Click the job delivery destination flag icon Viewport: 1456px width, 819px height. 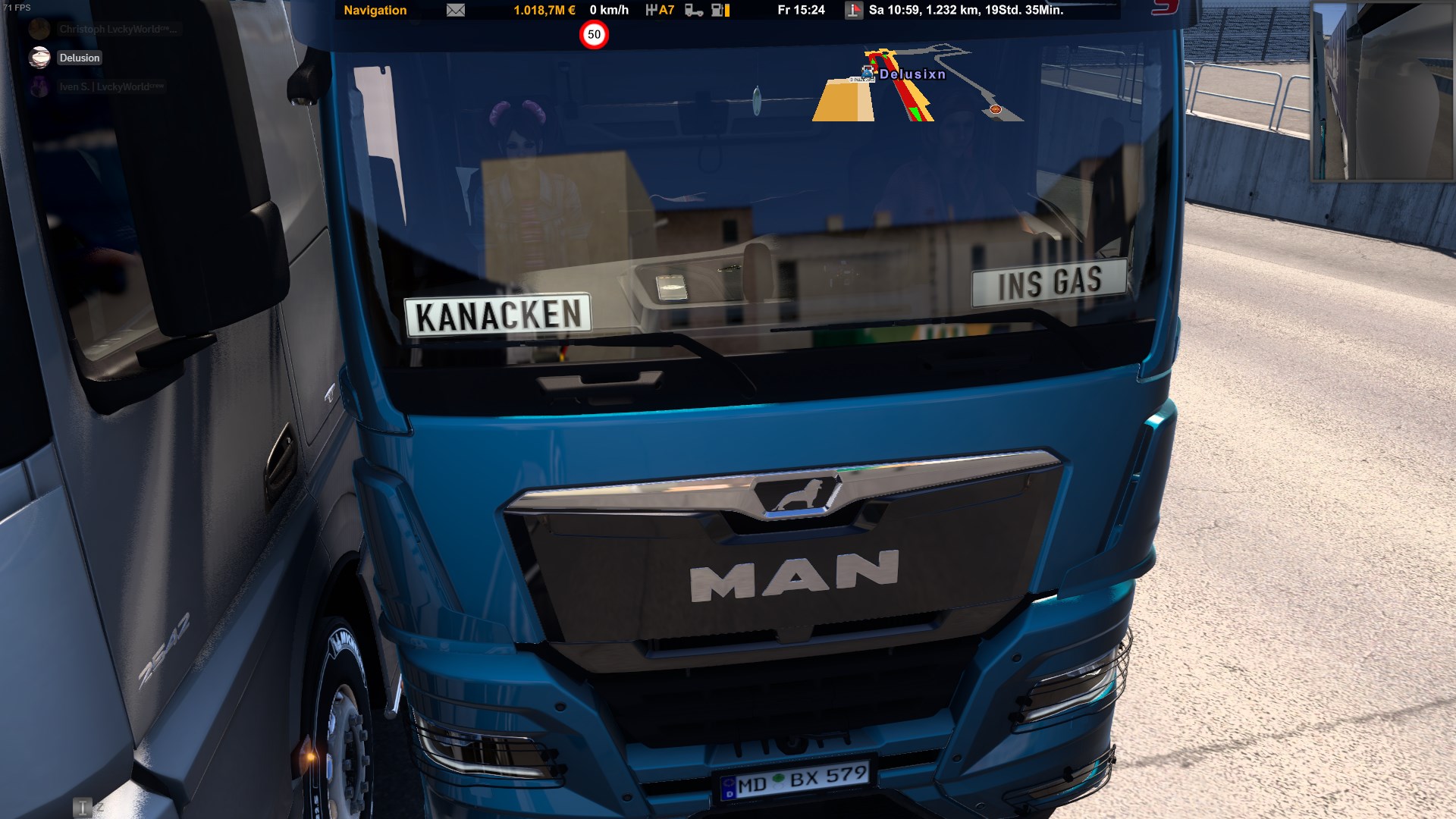pyautogui.click(x=854, y=11)
